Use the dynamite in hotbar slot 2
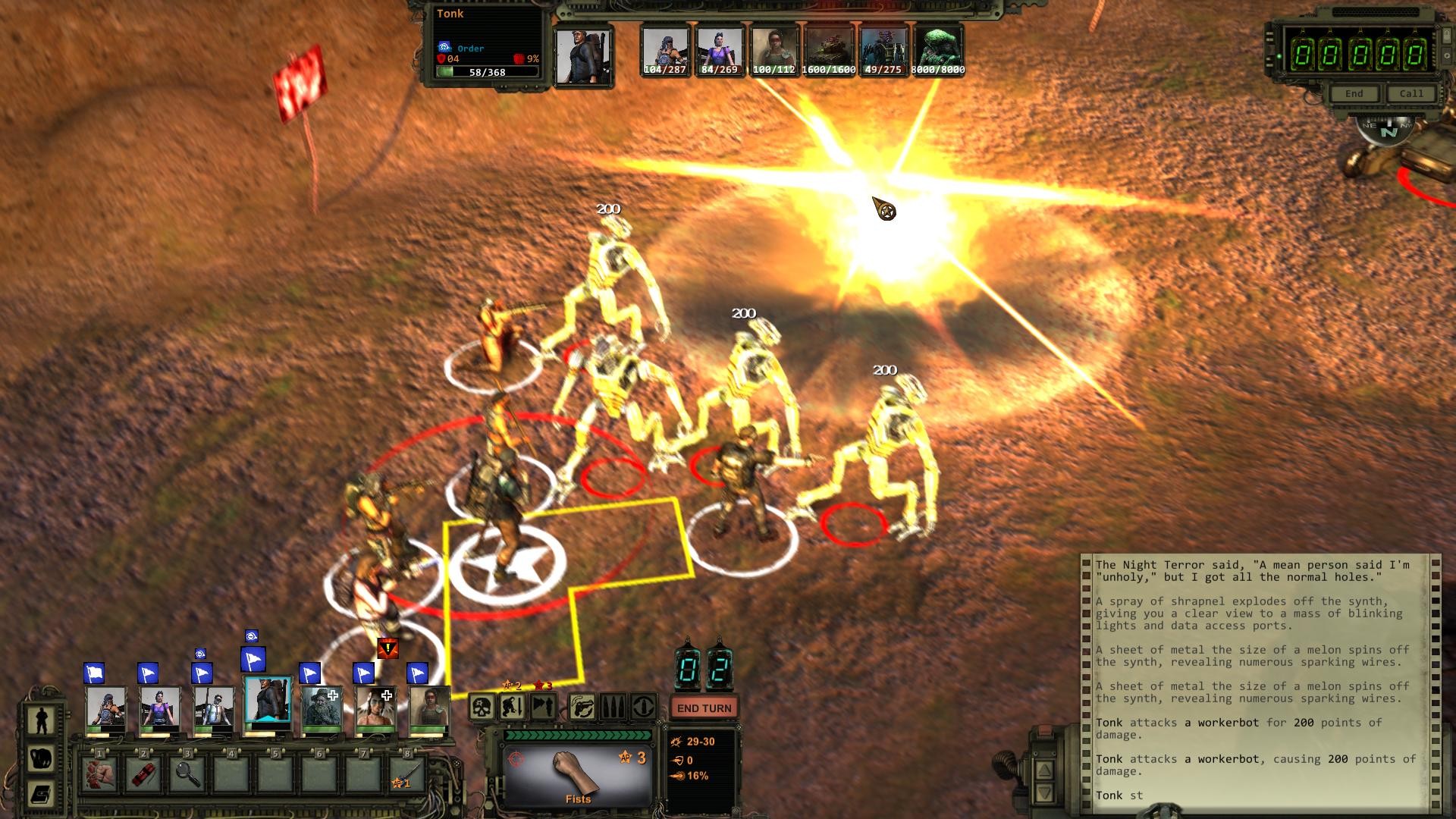 coord(143,774)
